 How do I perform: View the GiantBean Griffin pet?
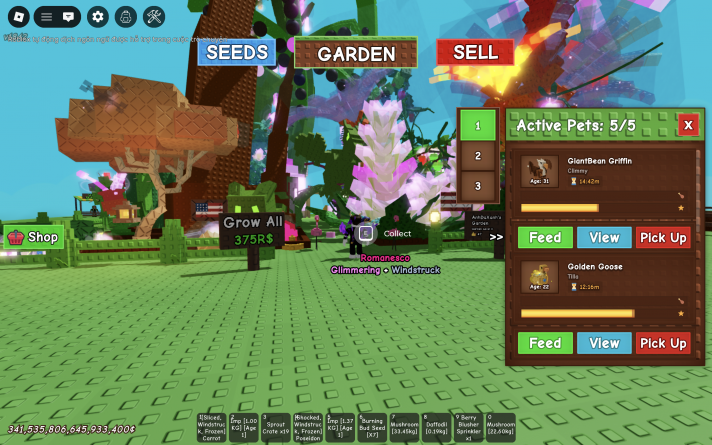[604, 237]
